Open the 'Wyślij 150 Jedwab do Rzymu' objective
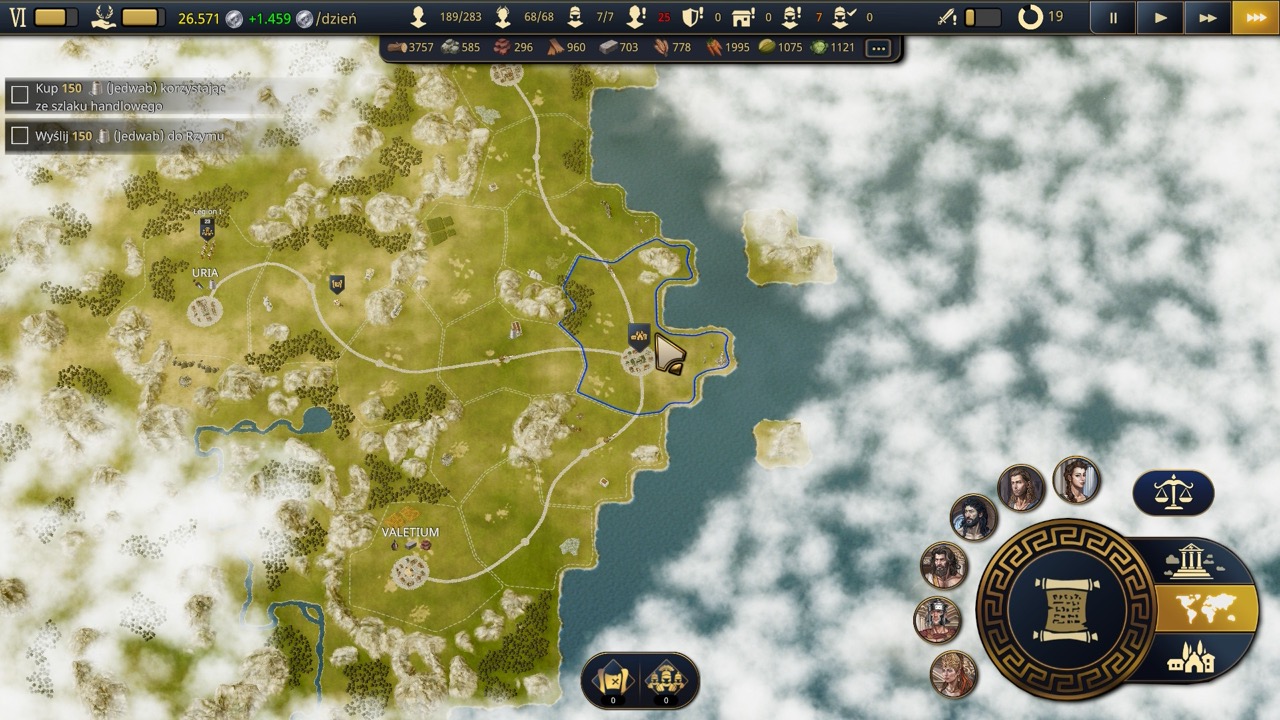This screenshot has height=720, width=1280. (x=120, y=136)
